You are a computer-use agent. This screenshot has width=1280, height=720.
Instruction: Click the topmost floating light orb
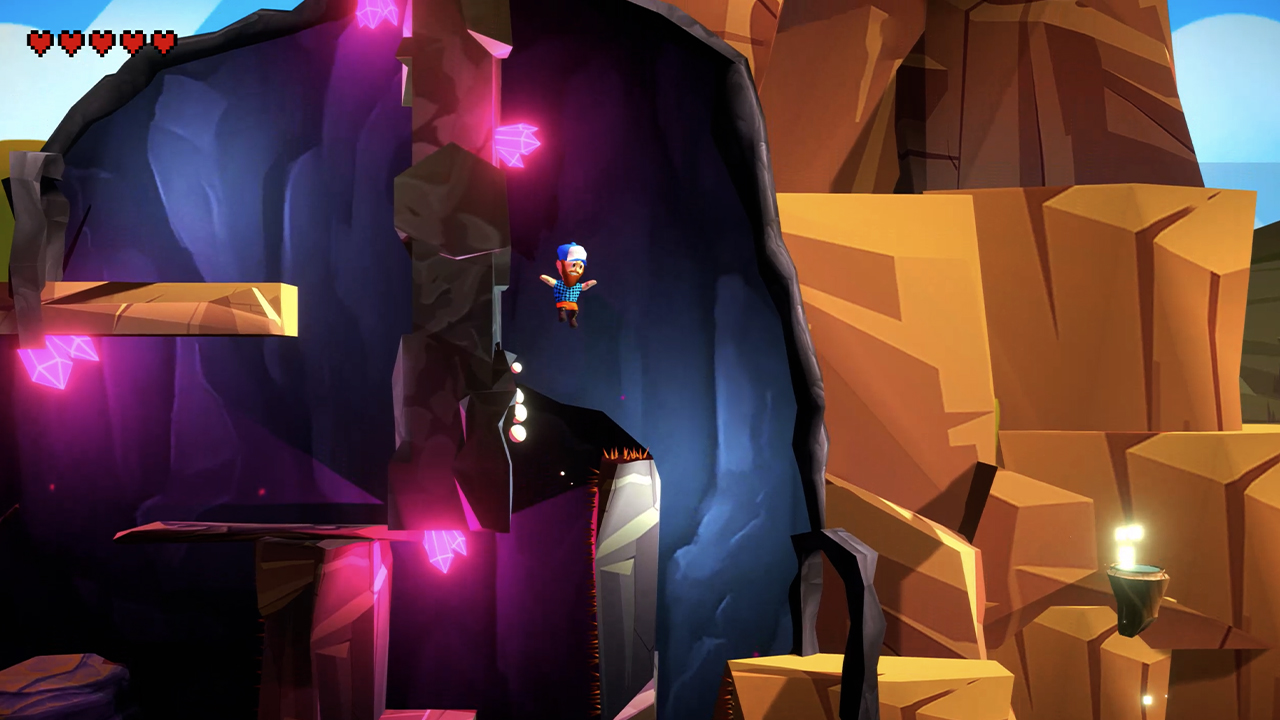[x=518, y=369]
